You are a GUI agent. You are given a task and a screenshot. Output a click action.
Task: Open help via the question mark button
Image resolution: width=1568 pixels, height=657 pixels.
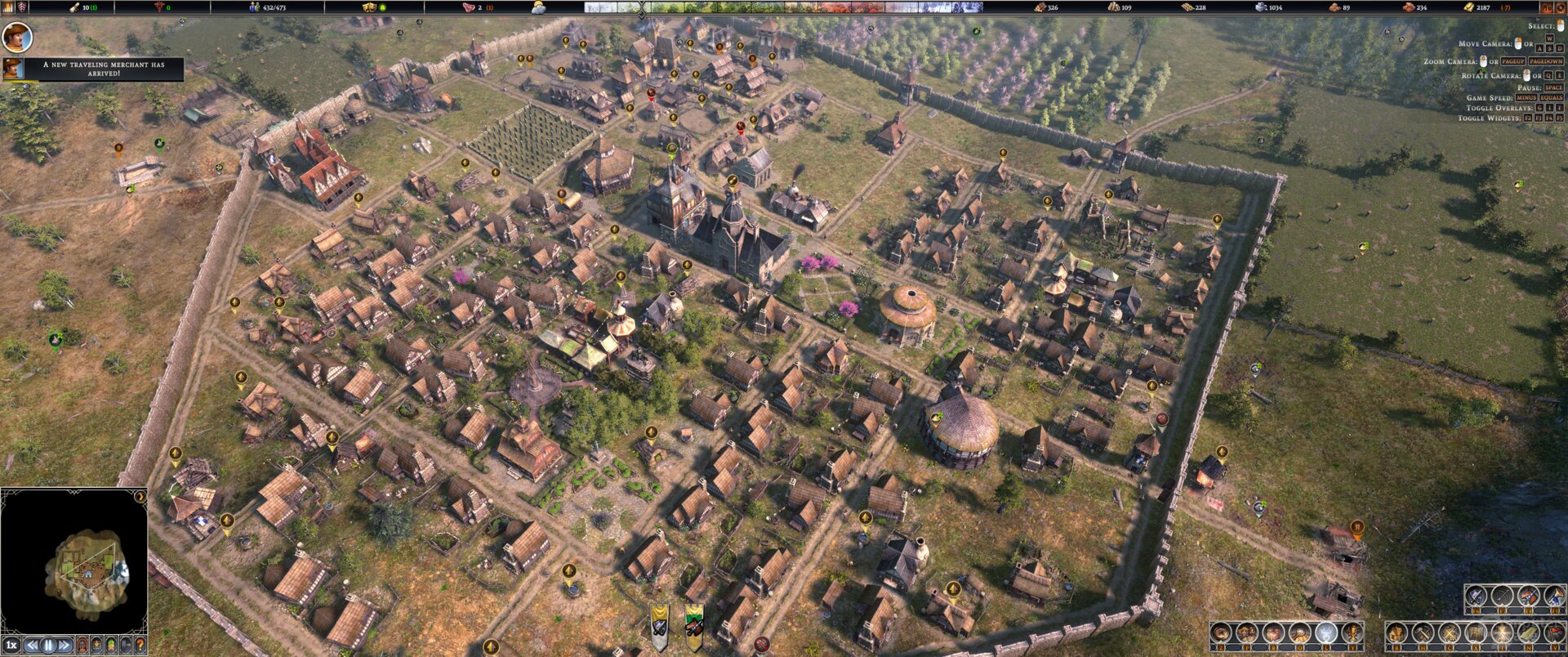tap(140, 646)
